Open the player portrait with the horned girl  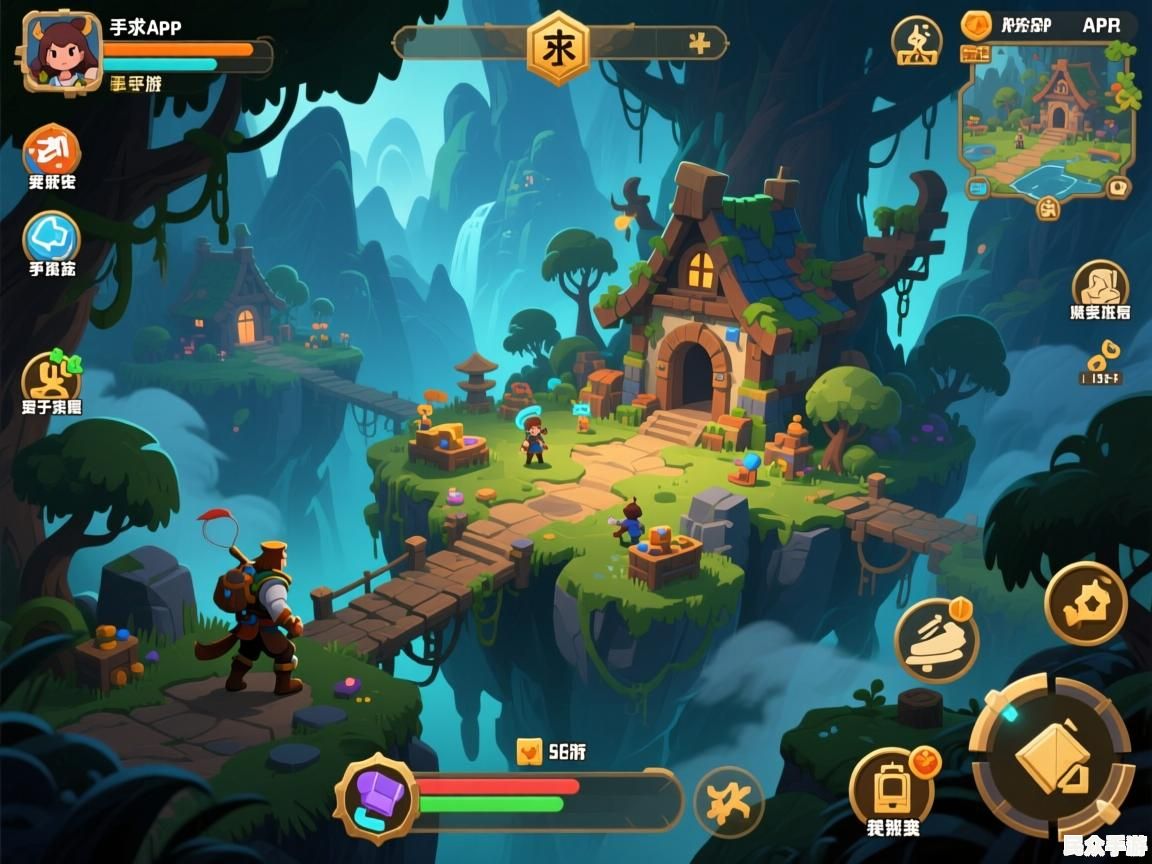click(x=62, y=51)
